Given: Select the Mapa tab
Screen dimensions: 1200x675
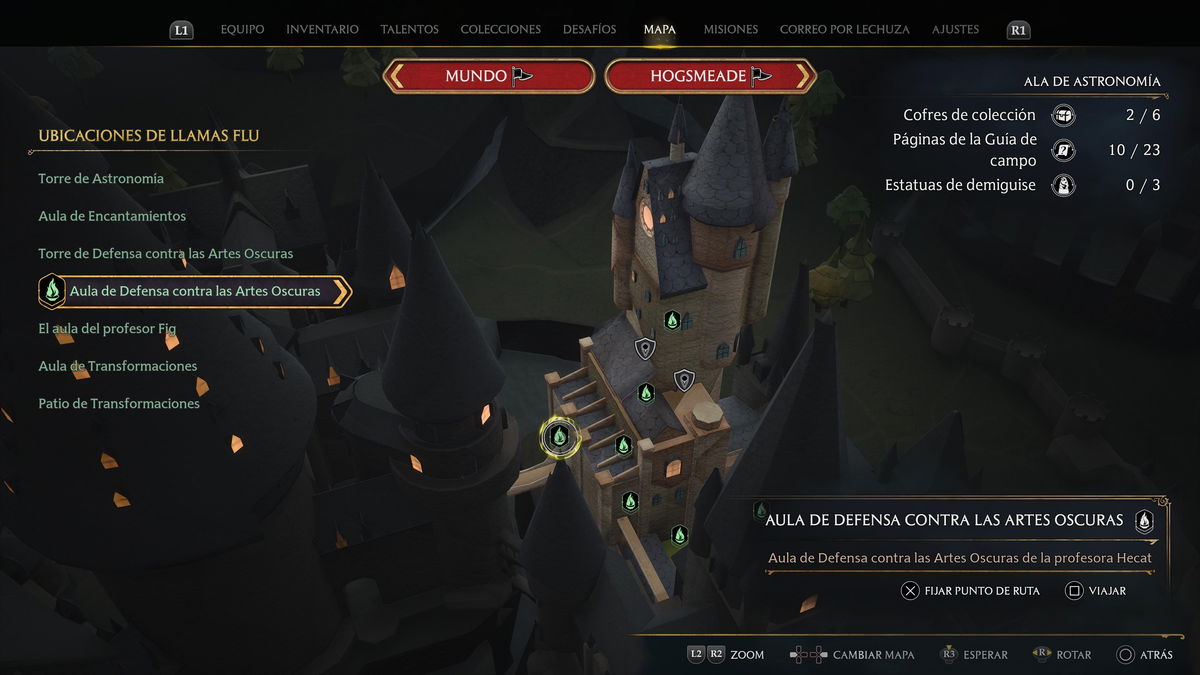Looking at the screenshot, I should tap(660, 30).
